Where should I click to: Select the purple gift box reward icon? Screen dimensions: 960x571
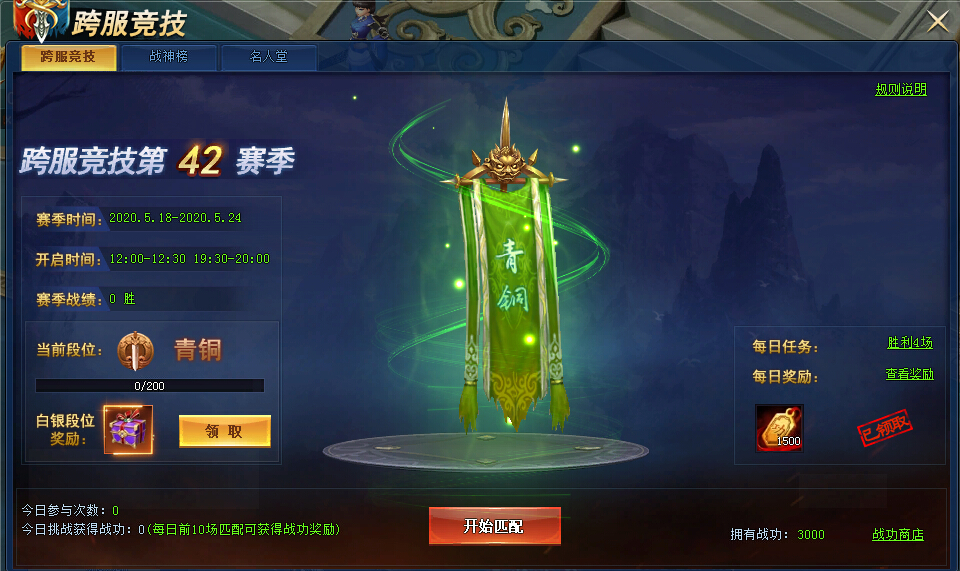click(x=128, y=430)
